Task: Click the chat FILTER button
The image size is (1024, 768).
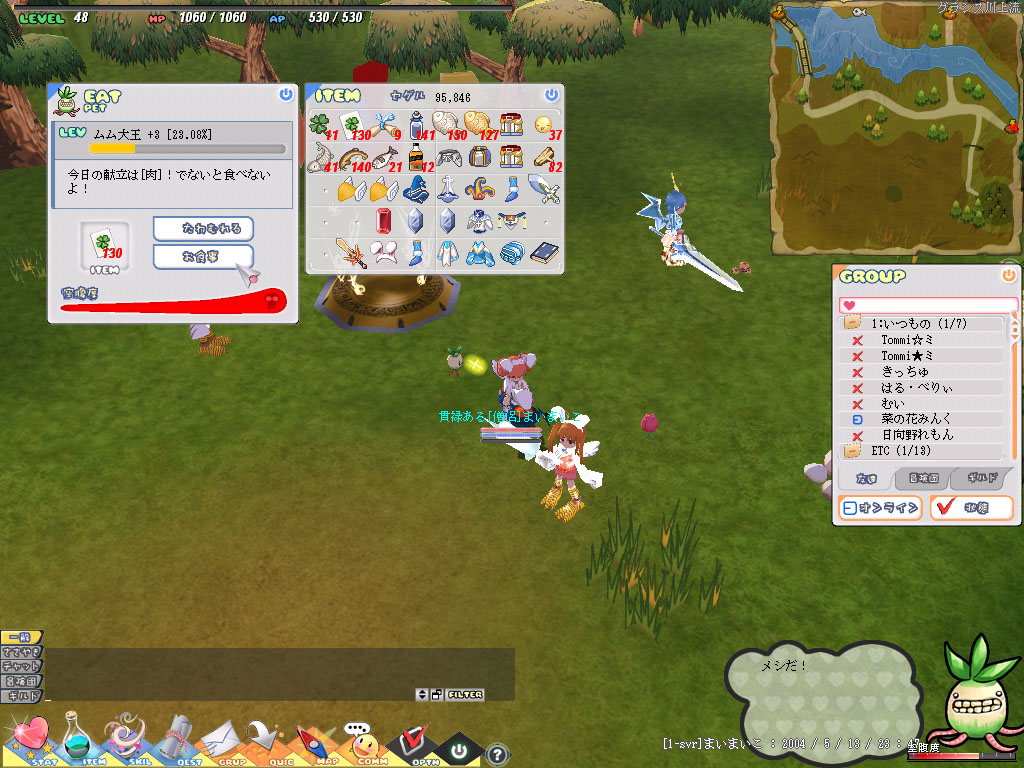Action: pyautogui.click(x=465, y=694)
